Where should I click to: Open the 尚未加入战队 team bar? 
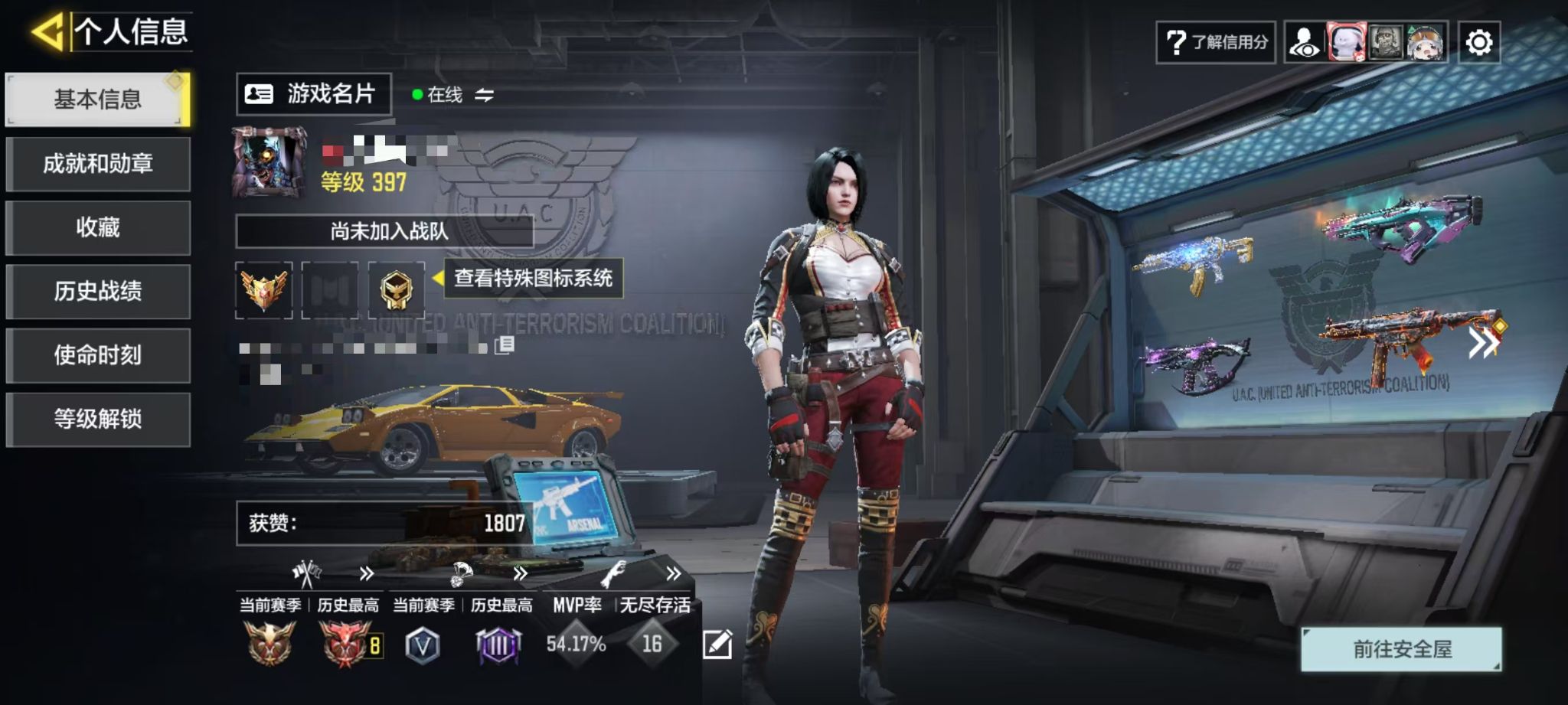(384, 231)
